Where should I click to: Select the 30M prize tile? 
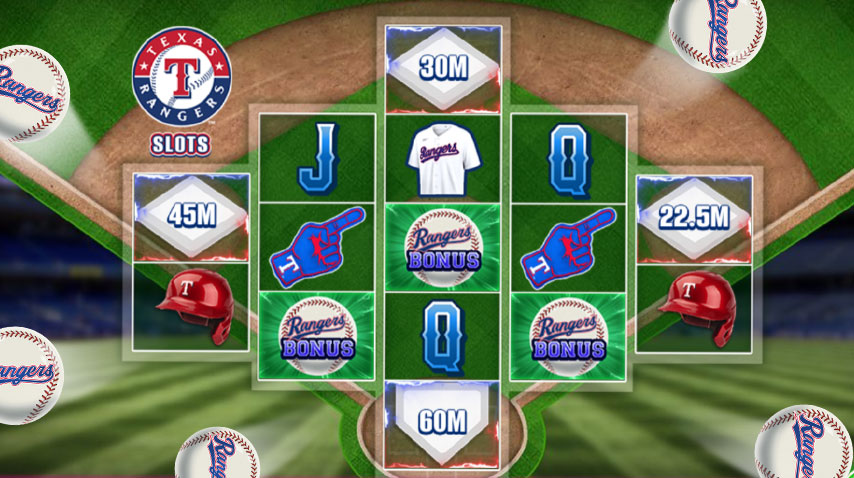(443, 68)
